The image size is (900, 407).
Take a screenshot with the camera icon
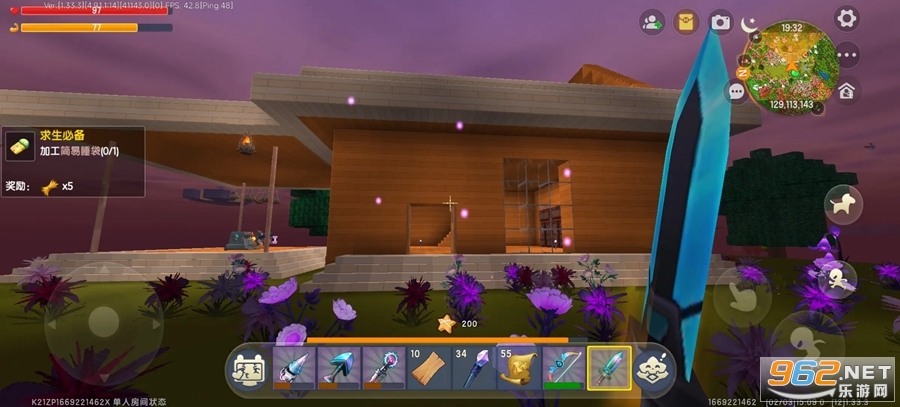719,21
